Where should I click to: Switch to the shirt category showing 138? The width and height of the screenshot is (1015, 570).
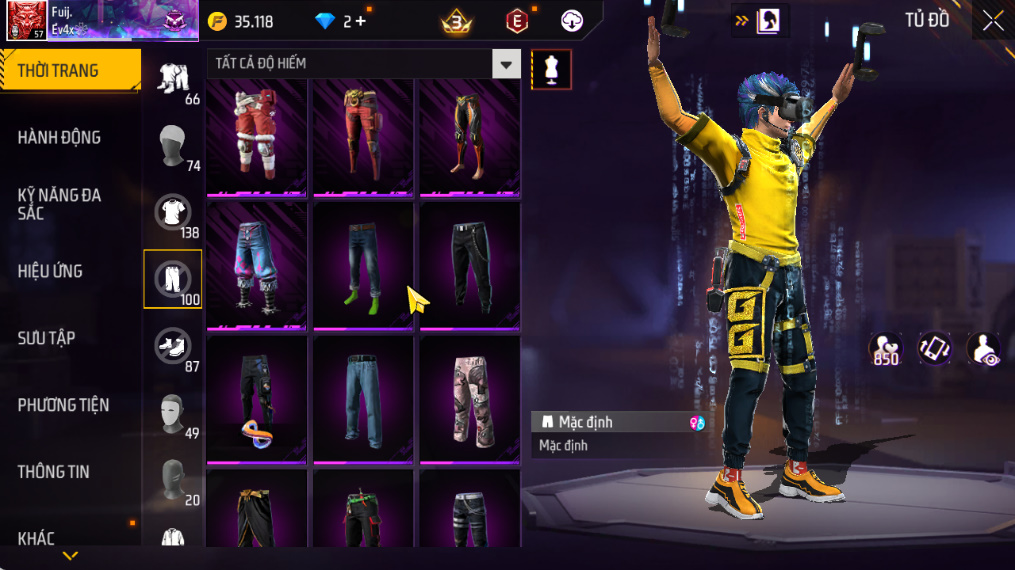click(x=173, y=212)
